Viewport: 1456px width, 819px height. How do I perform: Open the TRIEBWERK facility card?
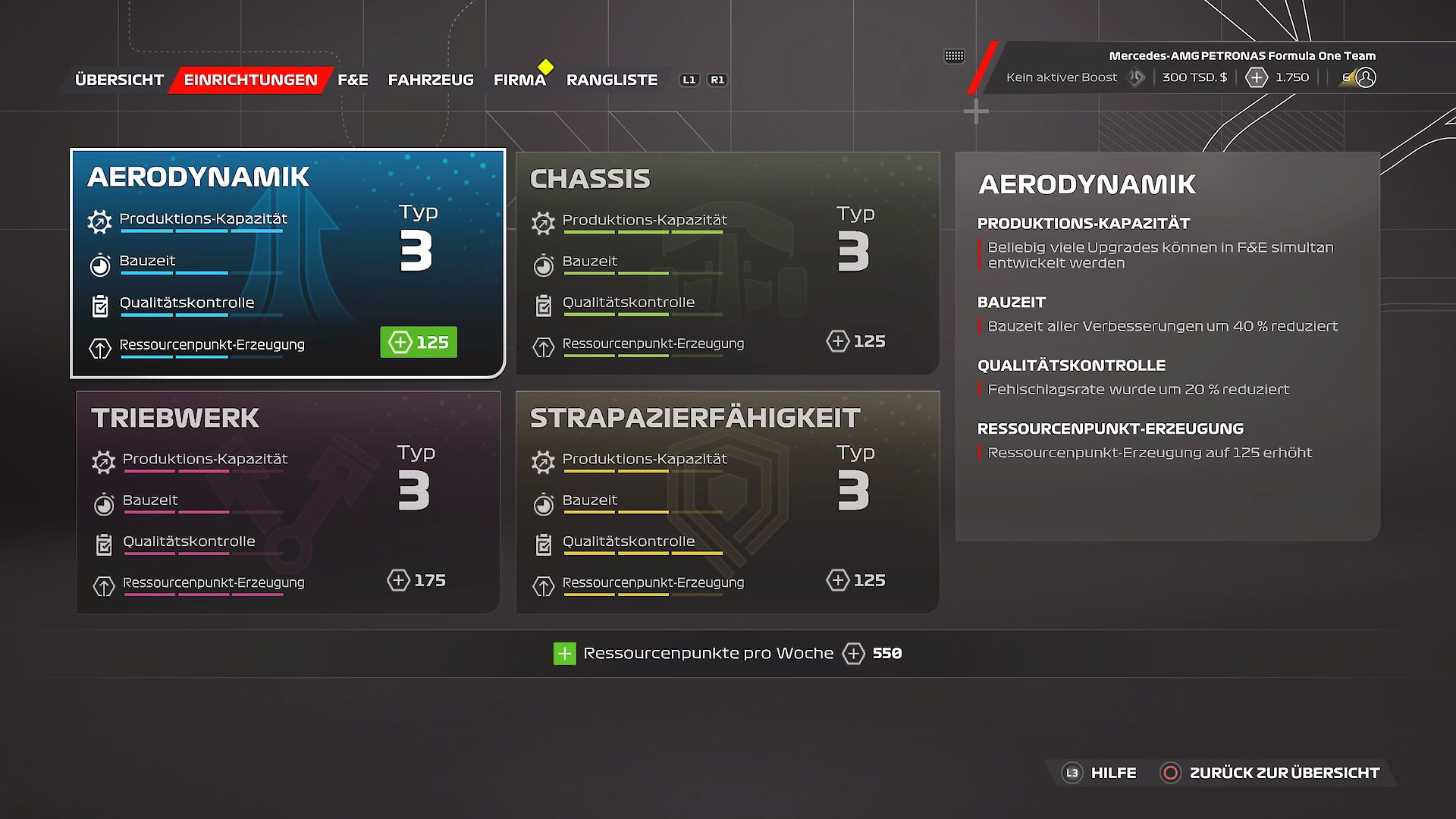click(287, 501)
